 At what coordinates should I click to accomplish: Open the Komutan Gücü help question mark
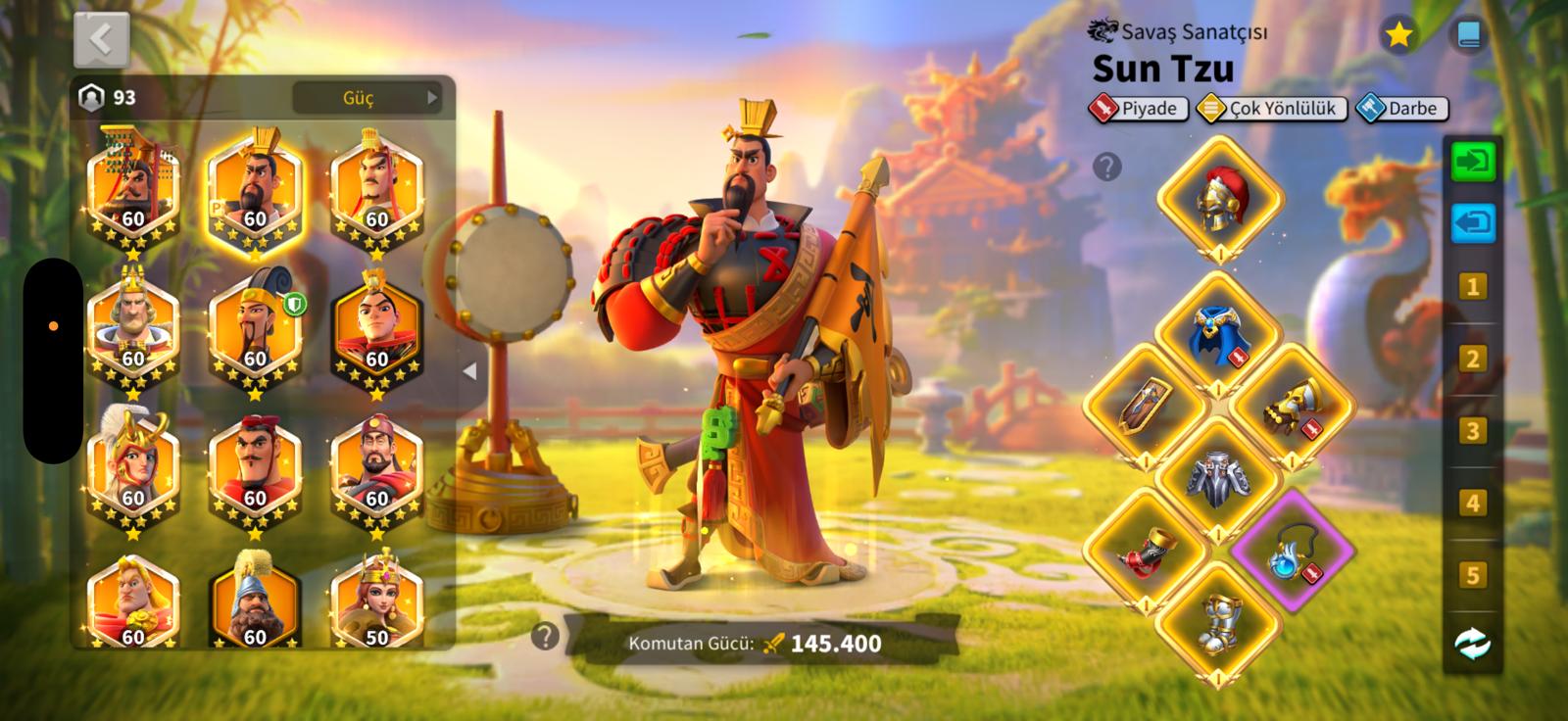(545, 637)
